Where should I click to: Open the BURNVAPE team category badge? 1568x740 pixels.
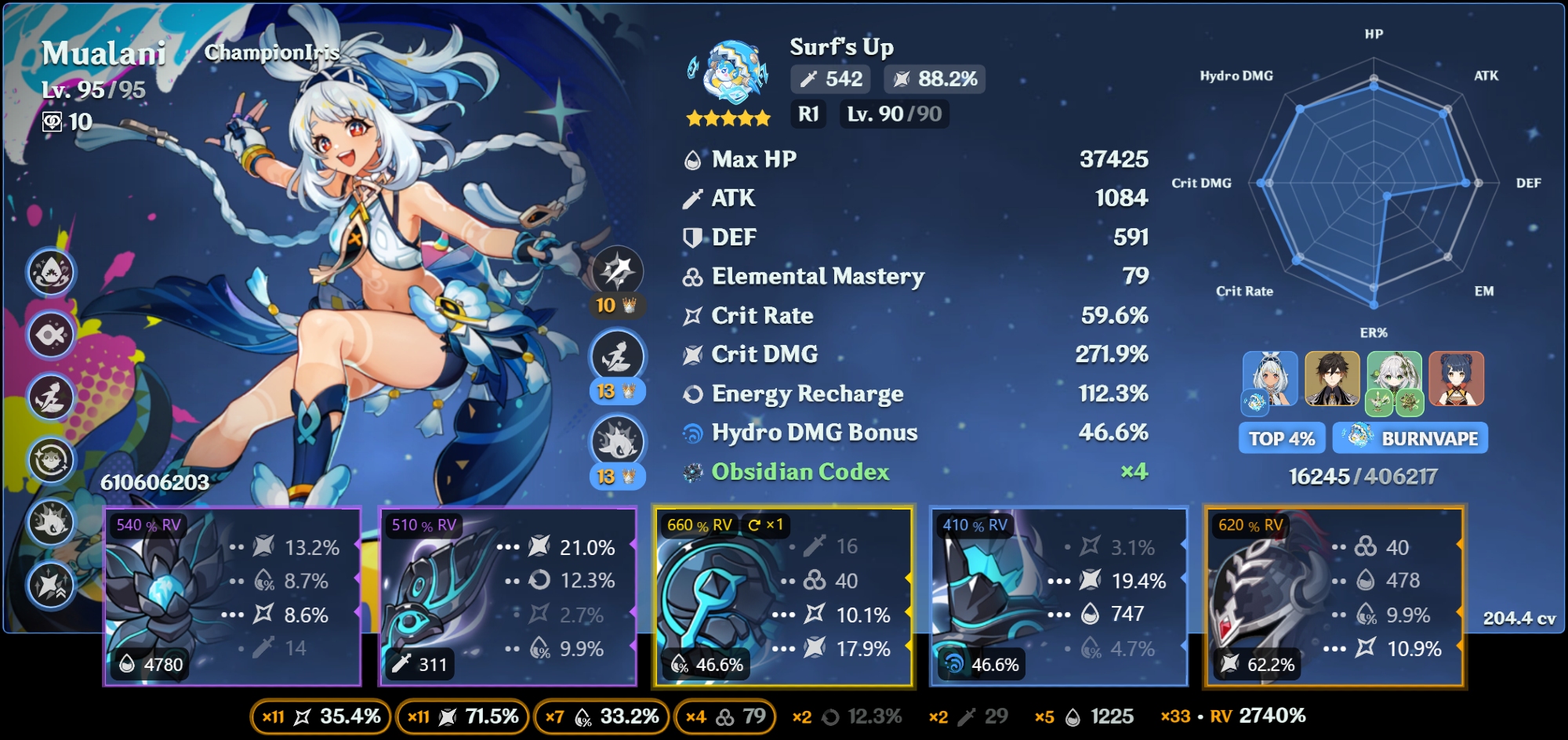tap(1410, 438)
